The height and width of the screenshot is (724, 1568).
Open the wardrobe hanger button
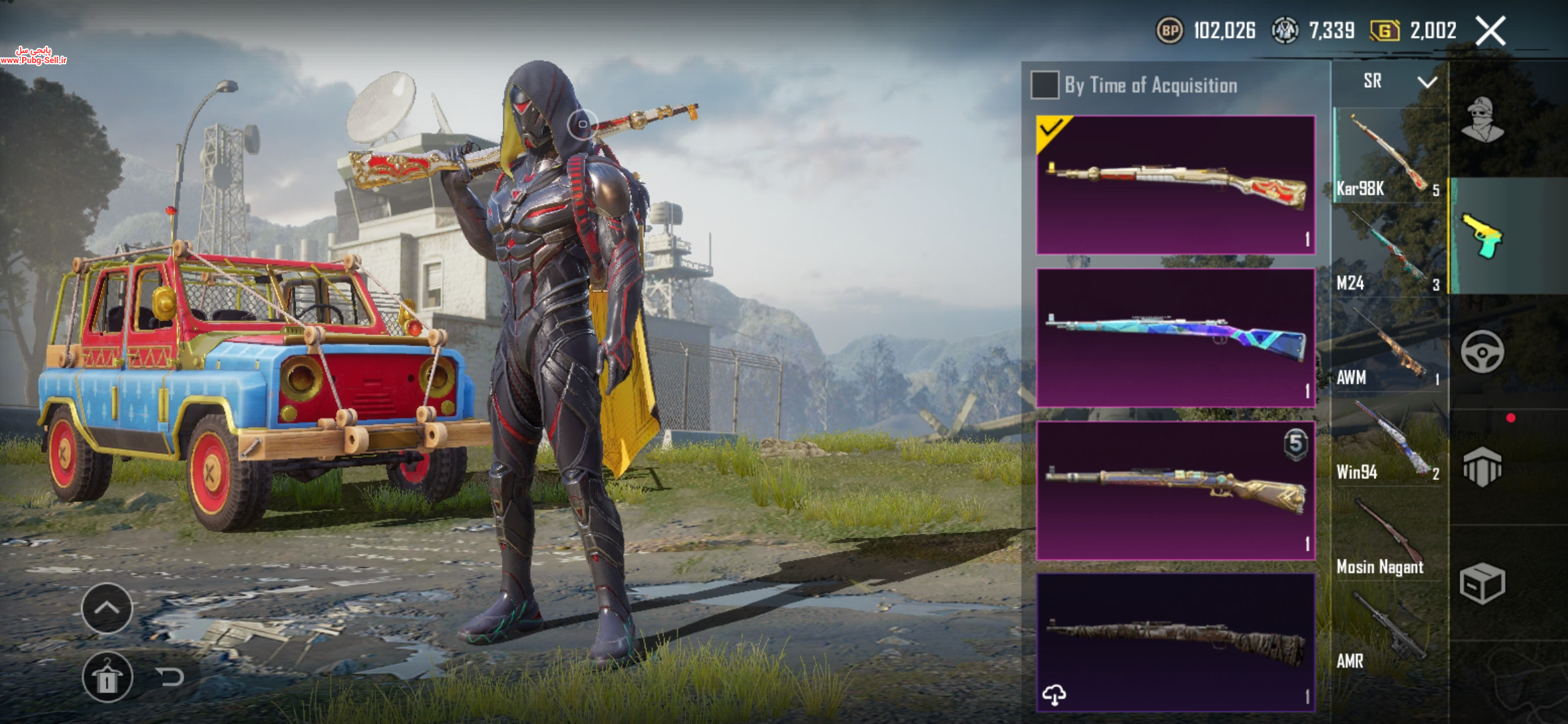click(107, 677)
